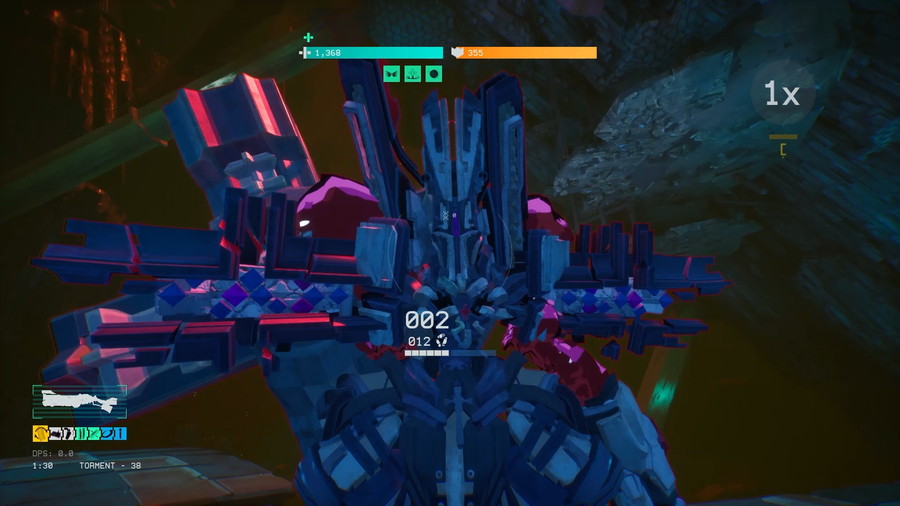
Task: Click the 1x multiplier circle
Action: click(x=782, y=95)
